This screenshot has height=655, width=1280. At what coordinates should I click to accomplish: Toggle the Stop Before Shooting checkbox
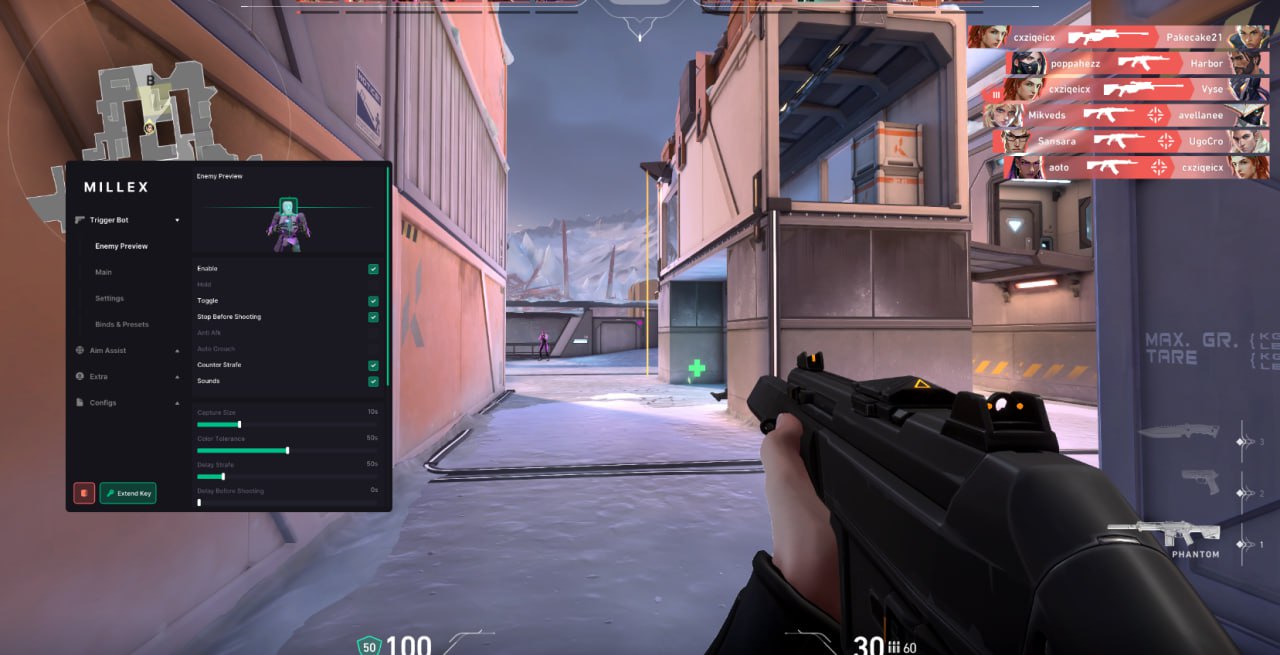pos(373,317)
